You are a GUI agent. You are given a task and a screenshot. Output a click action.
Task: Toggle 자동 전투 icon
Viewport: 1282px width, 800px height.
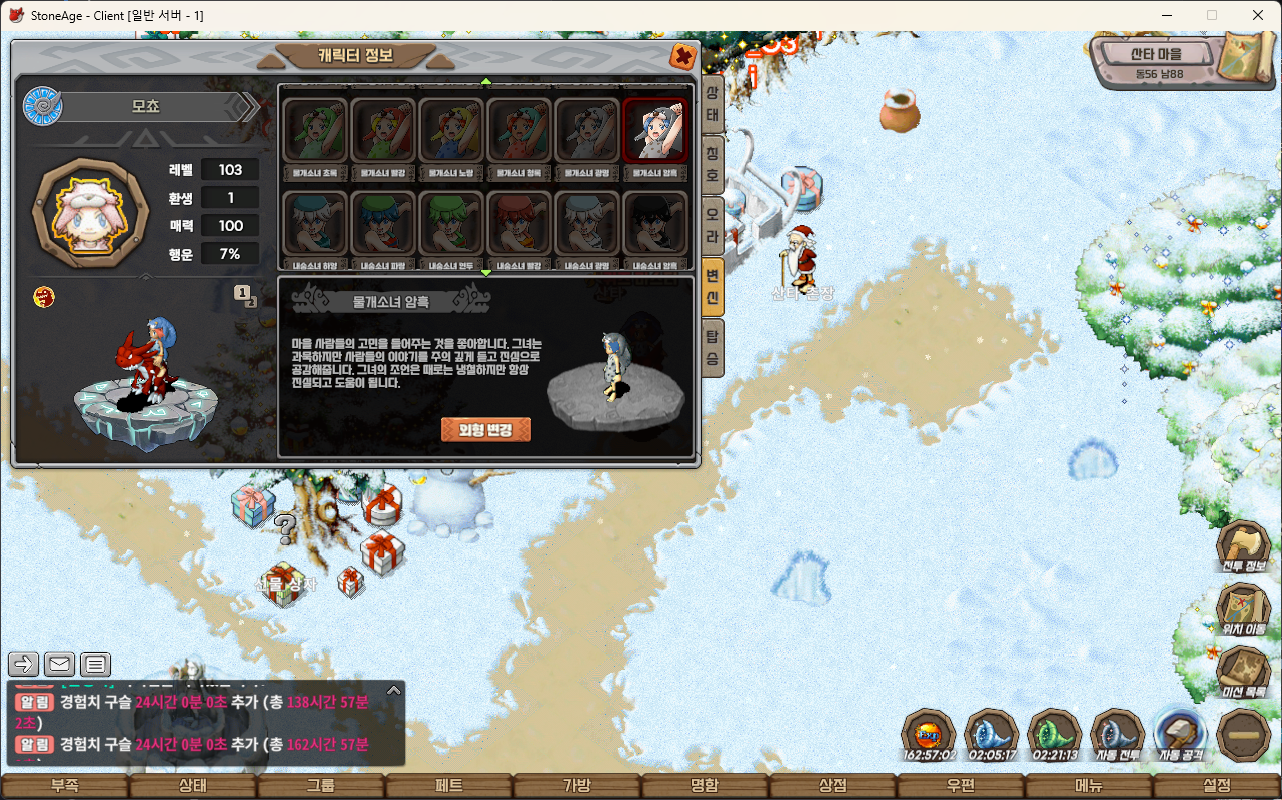click(1117, 736)
